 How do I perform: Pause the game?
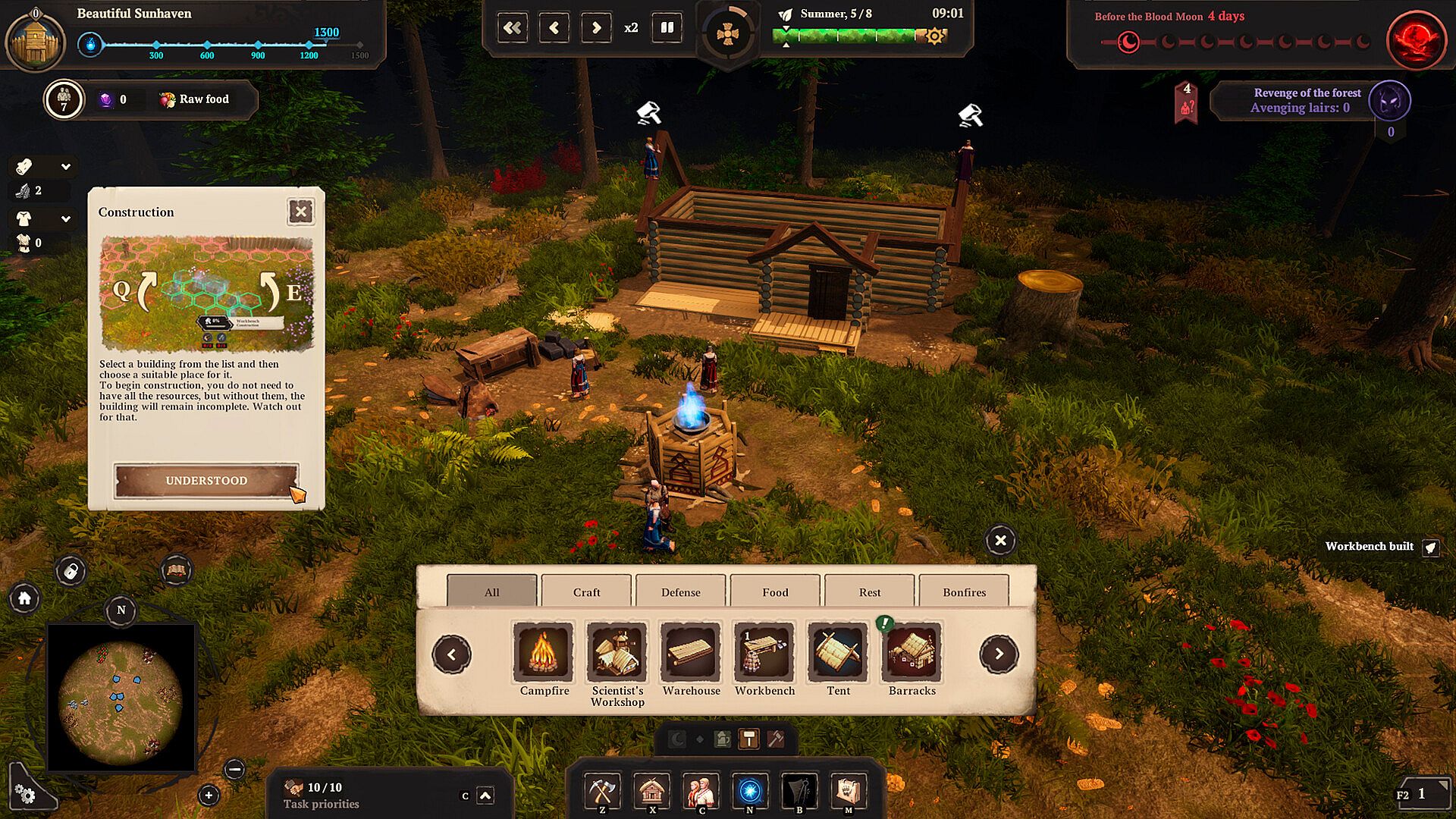point(667,28)
